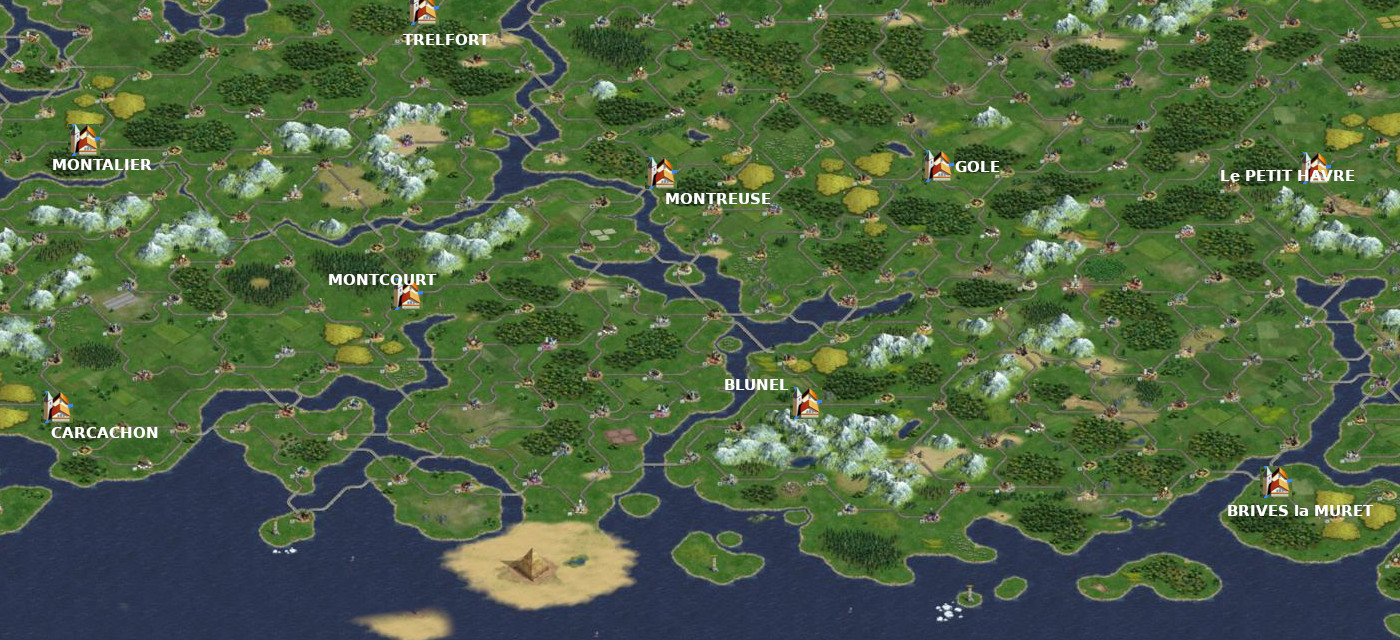This screenshot has width=1400, height=640.
Task: Choose the Montreuse city marker
Action: click(x=661, y=173)
